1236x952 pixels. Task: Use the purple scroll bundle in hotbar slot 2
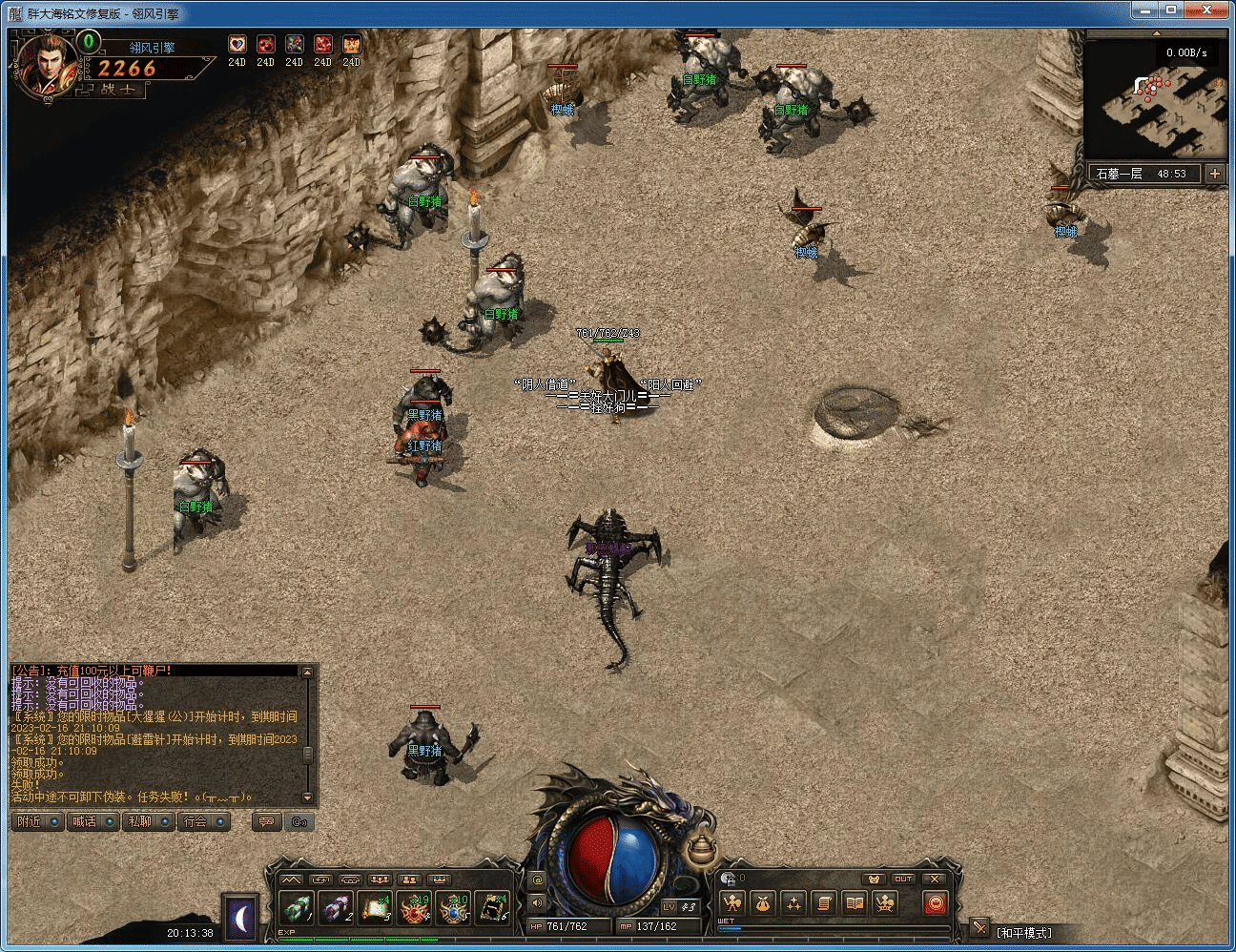[335, 909]
